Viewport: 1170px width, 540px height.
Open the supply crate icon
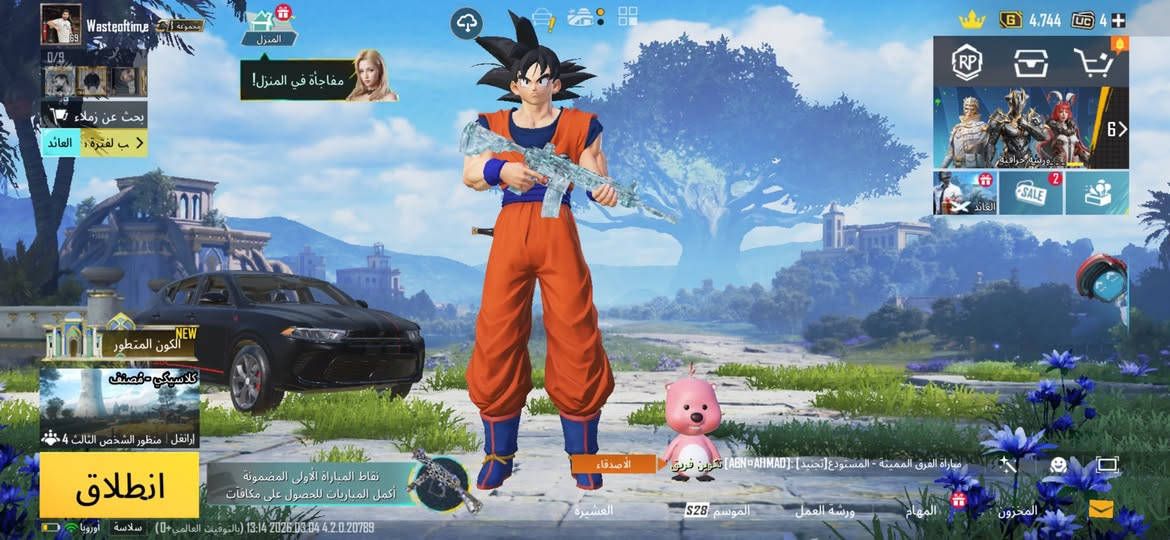pos(1030,62)
